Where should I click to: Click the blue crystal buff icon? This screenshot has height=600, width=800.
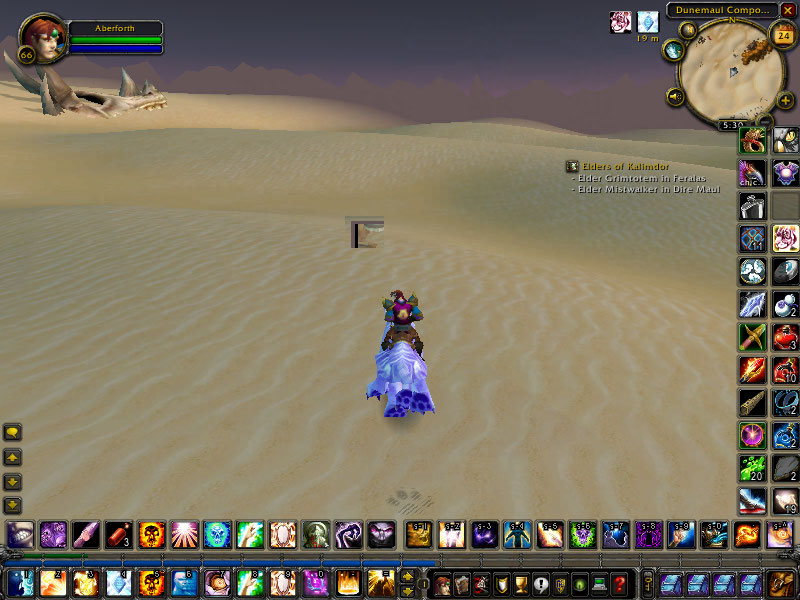648,22
